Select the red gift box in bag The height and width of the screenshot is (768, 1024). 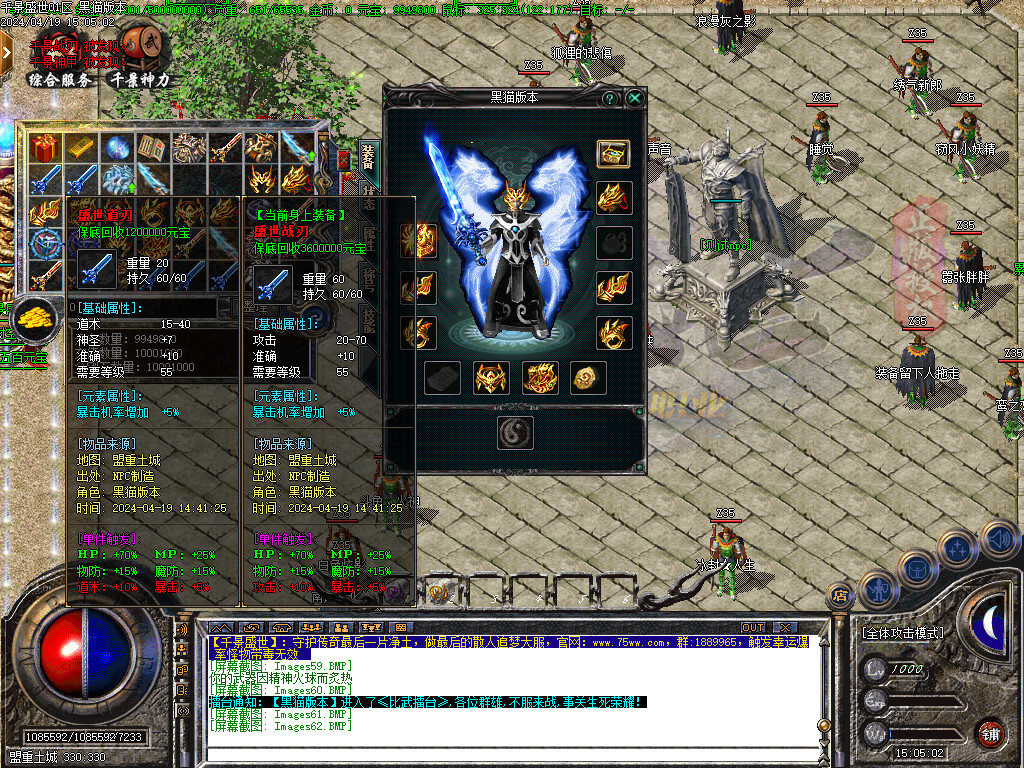click(x=44, y=148)
